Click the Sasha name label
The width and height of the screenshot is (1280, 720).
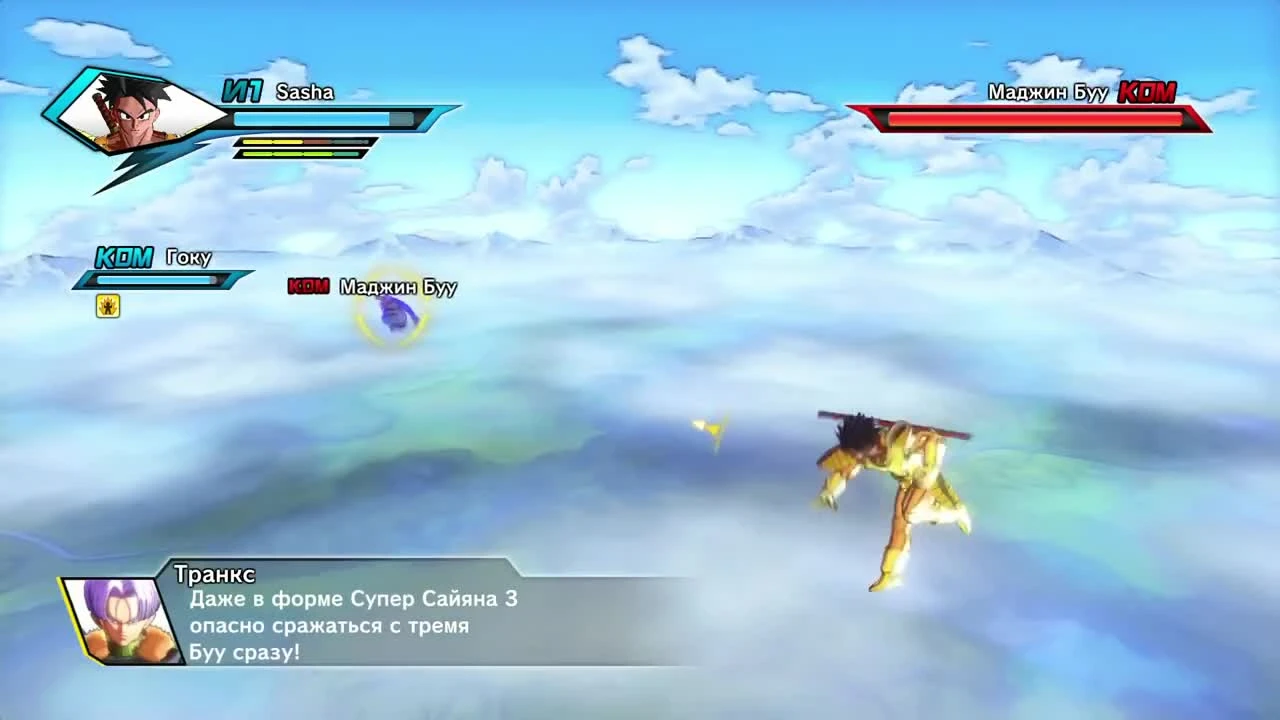pos(305,92)
